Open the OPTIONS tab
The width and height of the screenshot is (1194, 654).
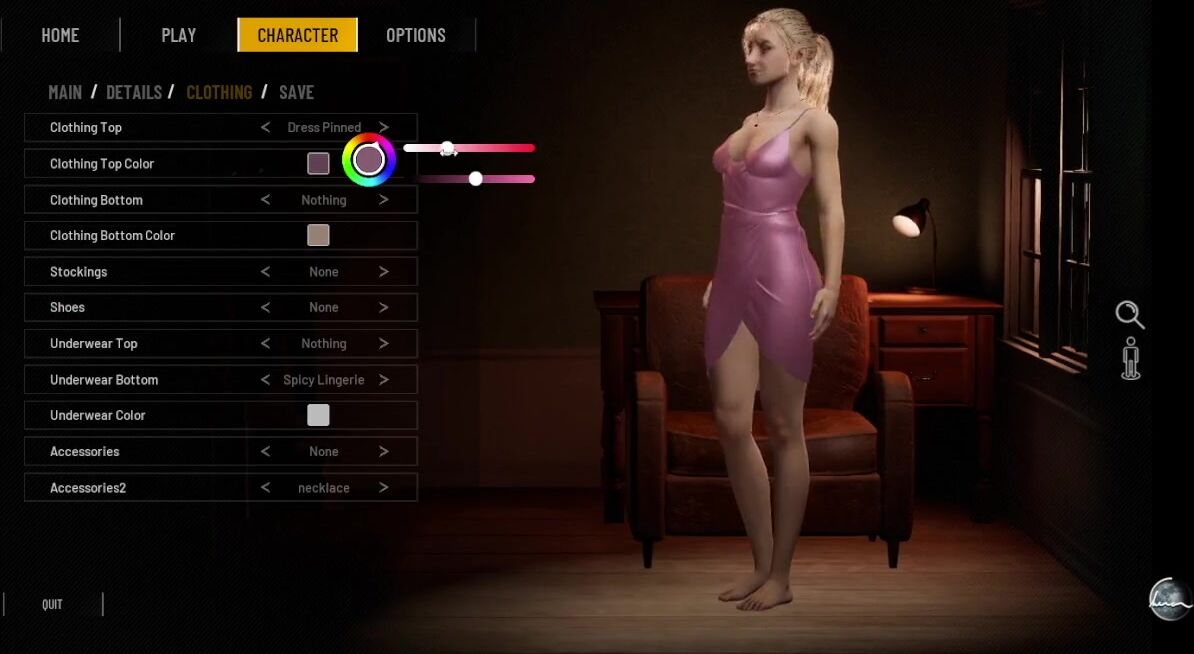point(416,35)
